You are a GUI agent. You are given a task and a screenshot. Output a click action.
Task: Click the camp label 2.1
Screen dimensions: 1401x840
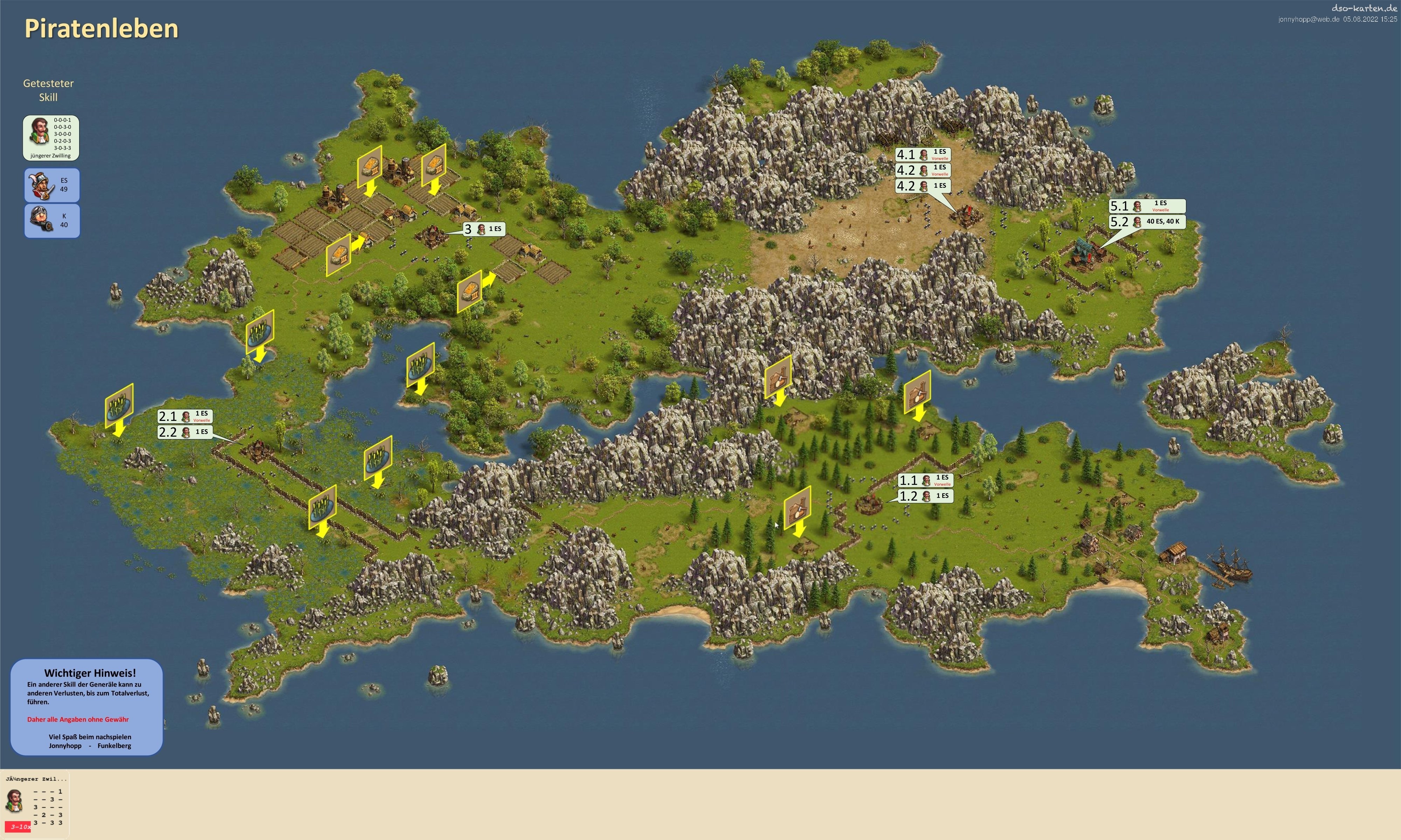tap(185, 417)
